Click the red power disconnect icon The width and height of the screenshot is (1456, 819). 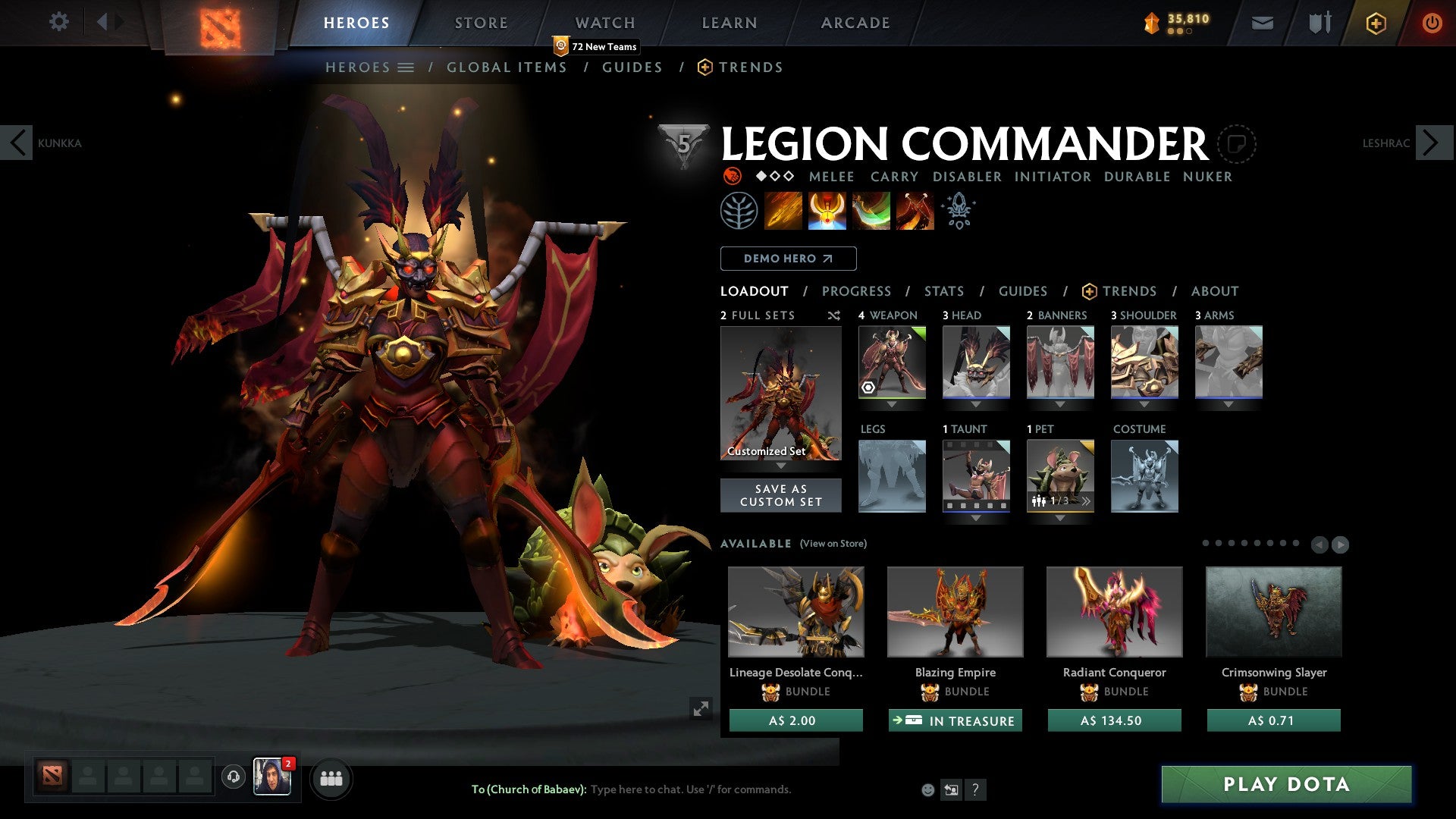point(1432,23)
